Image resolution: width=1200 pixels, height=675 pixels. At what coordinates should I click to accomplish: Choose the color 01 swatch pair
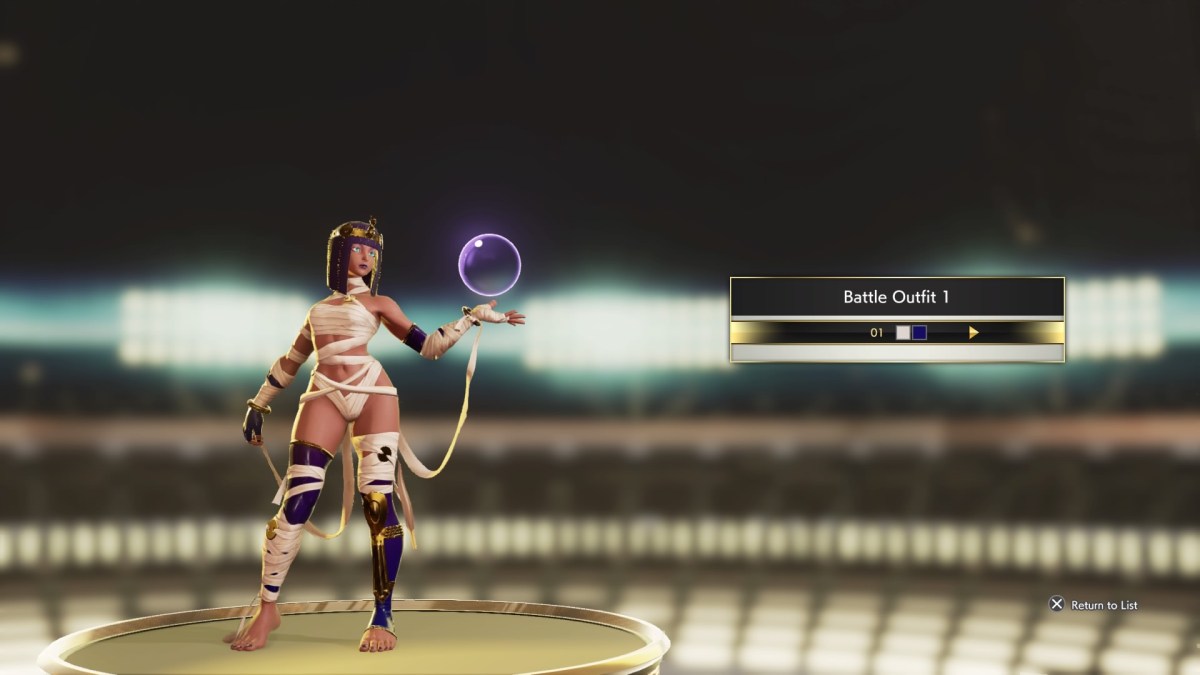click(911, 333)
